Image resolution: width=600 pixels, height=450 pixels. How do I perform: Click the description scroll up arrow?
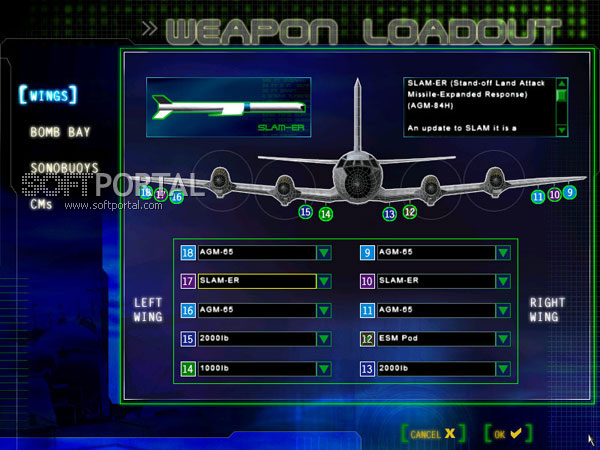(x=562, y=83)
